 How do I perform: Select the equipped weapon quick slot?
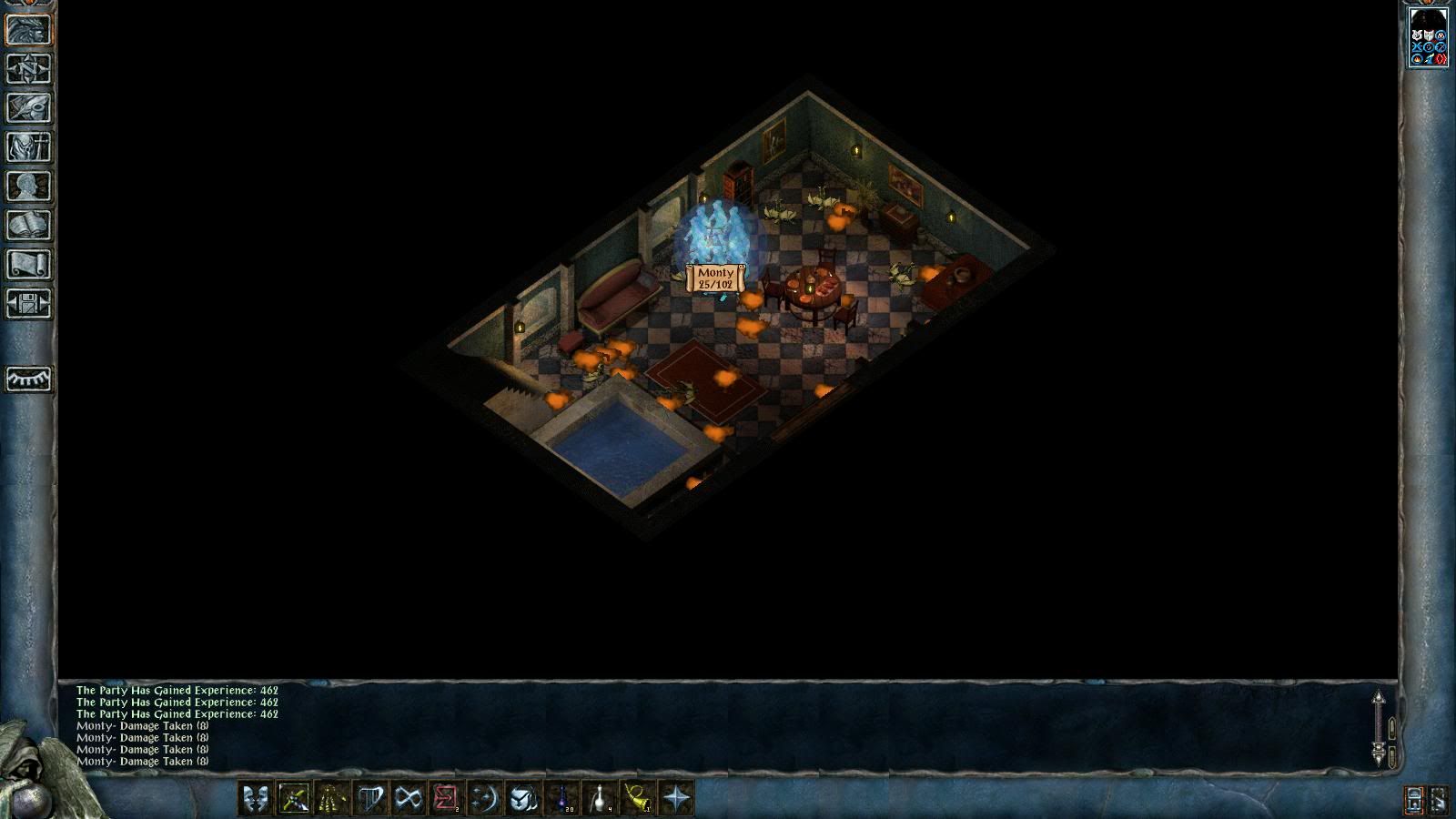(294, 798)
